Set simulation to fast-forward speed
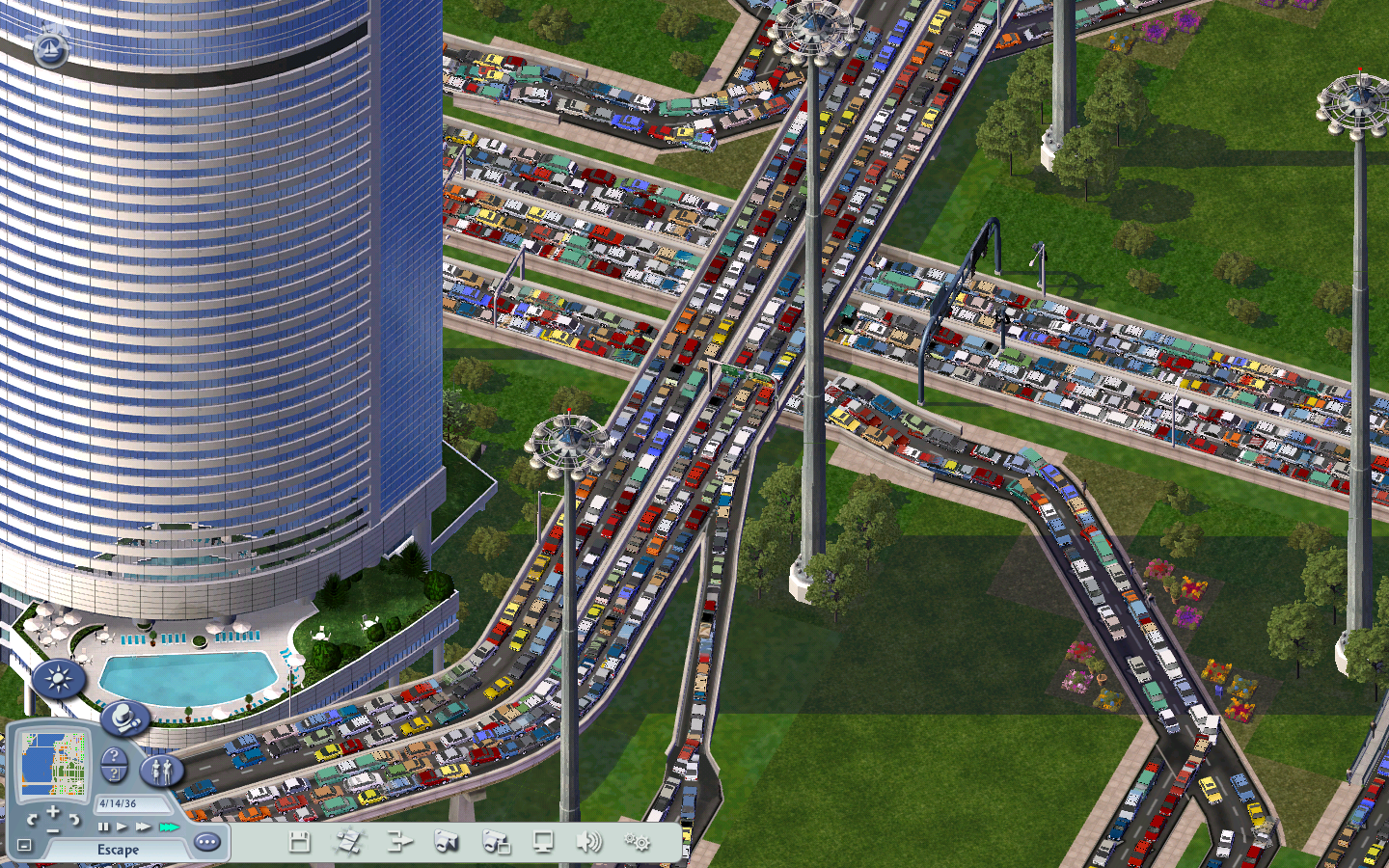 click(143, 827)
